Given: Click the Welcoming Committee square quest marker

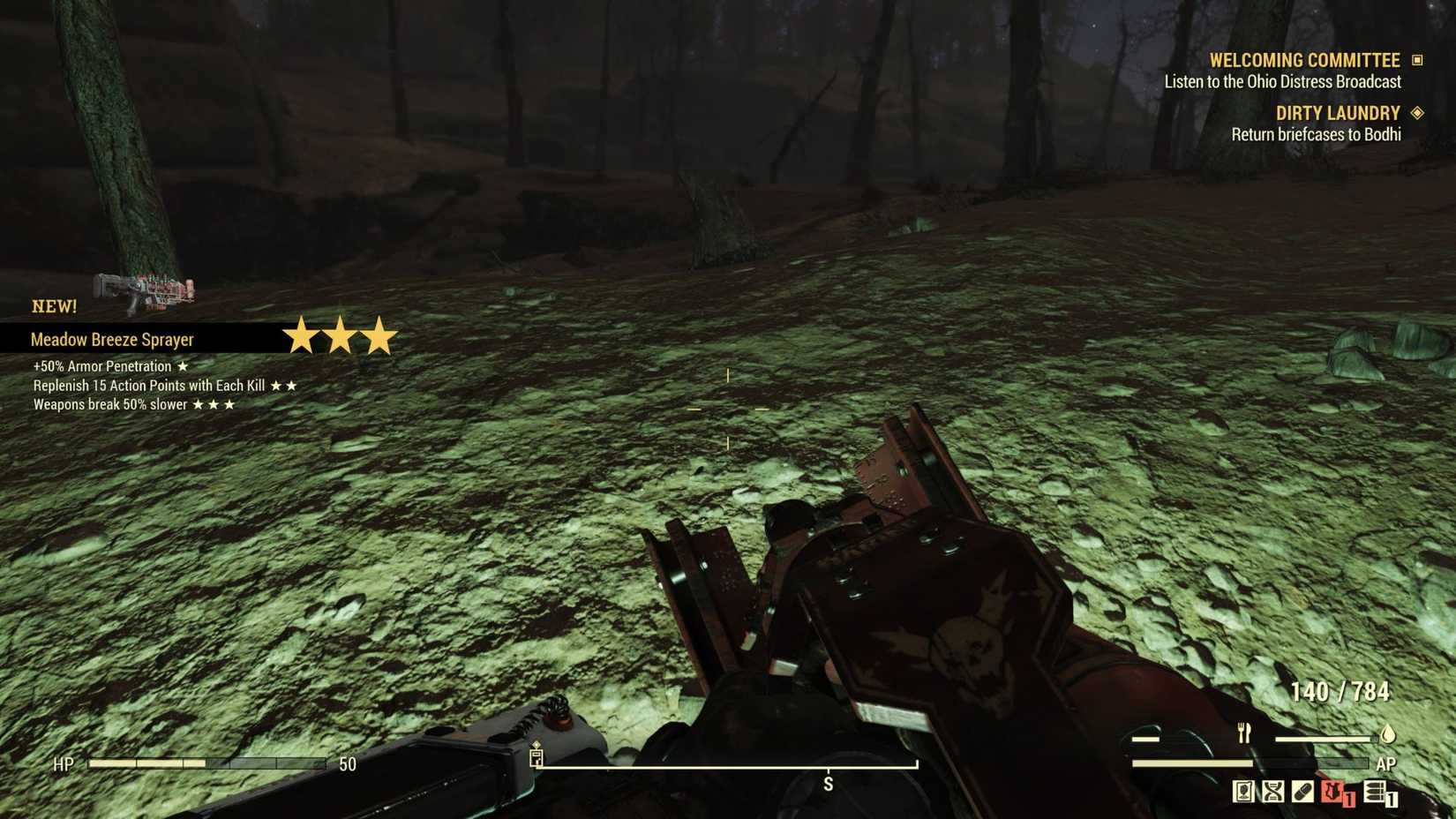Looking at the screenshot, I should click(1419, 60).
